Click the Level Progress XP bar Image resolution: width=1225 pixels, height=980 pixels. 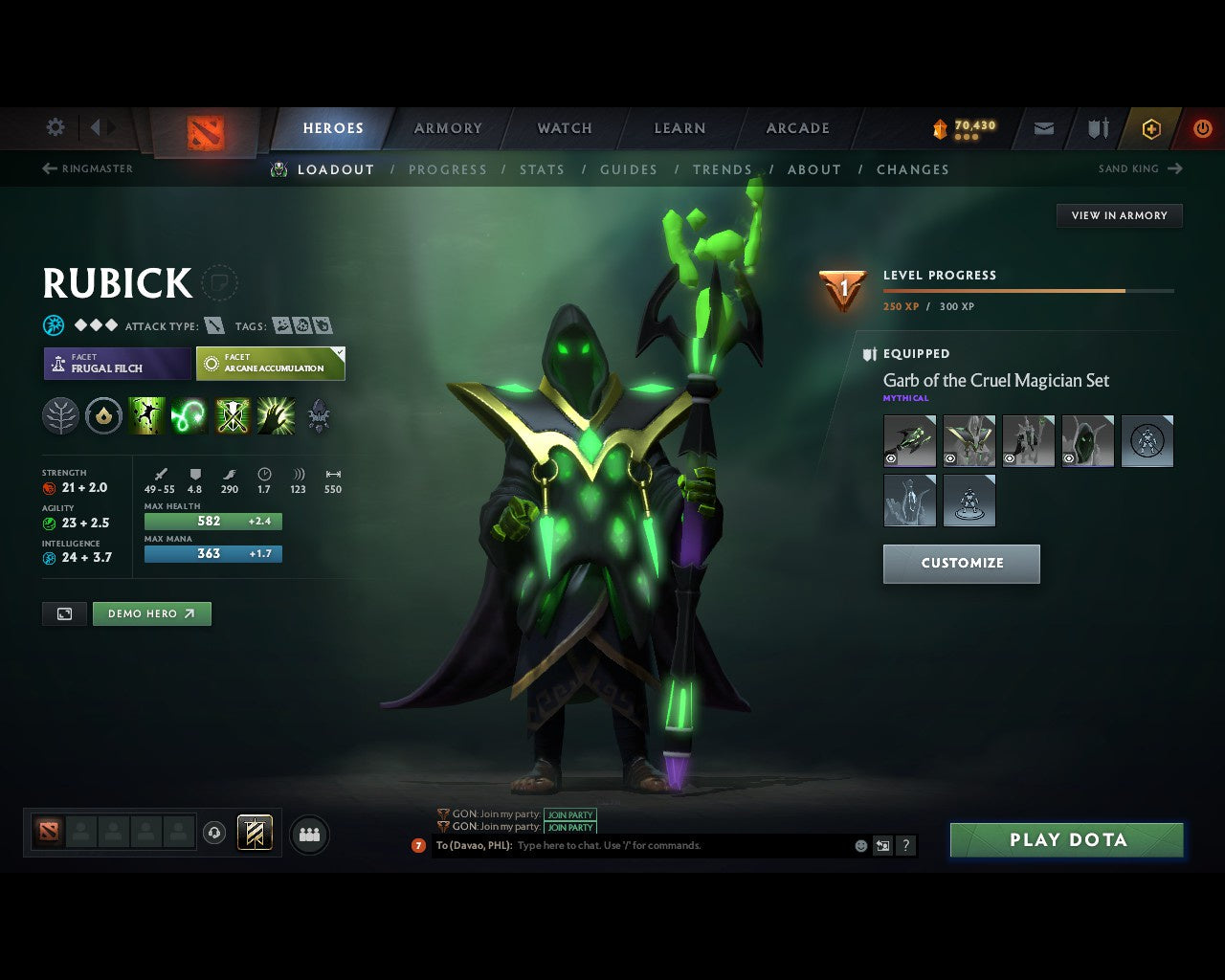1028,291
